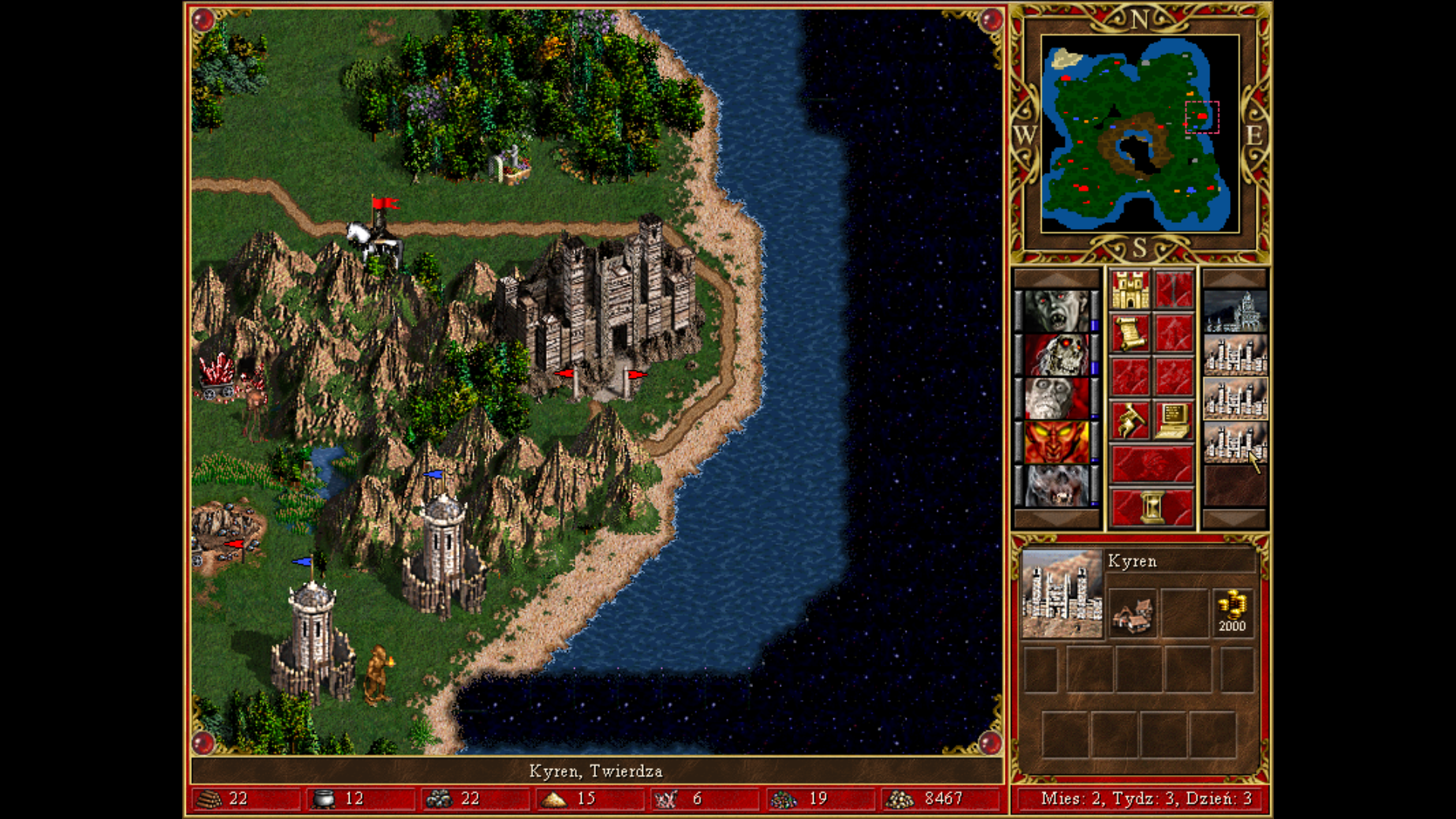This screenshot has width=1456, height=819.
Task: Select the red-eyed skull hero portrait
Action: click(x=1056, y=355)
